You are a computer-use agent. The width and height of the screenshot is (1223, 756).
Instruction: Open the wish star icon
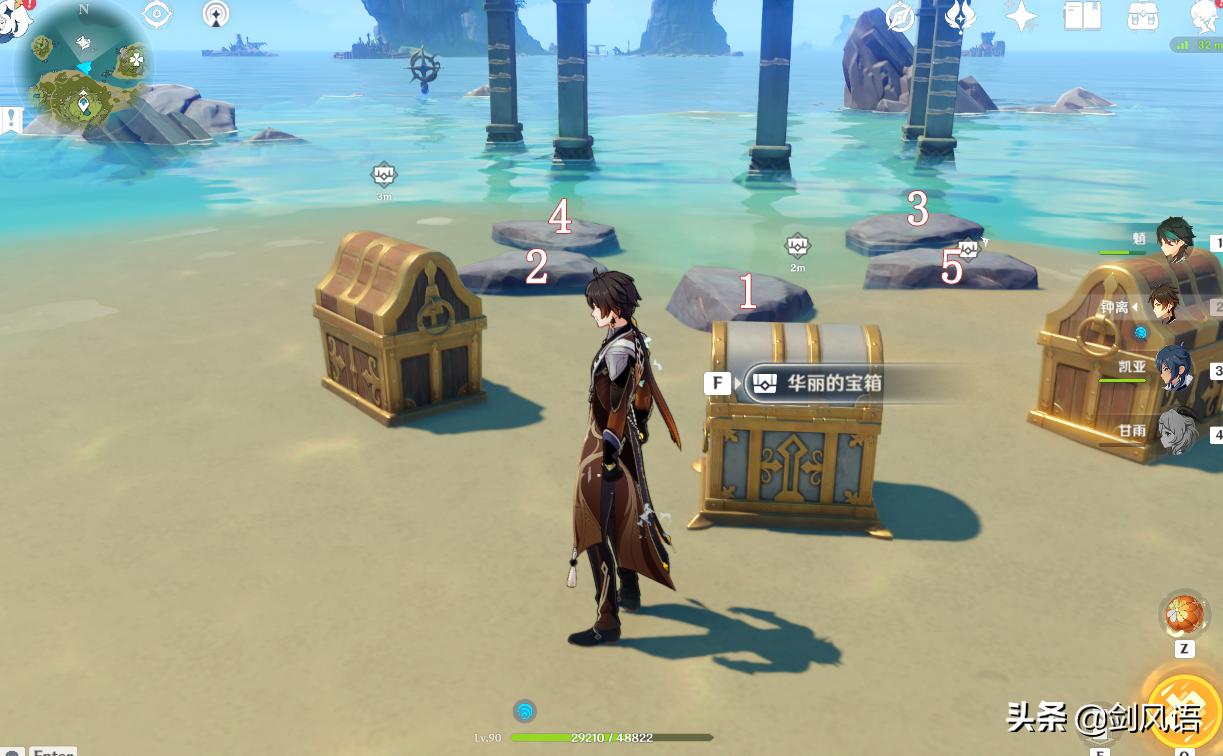[1021, 16]
